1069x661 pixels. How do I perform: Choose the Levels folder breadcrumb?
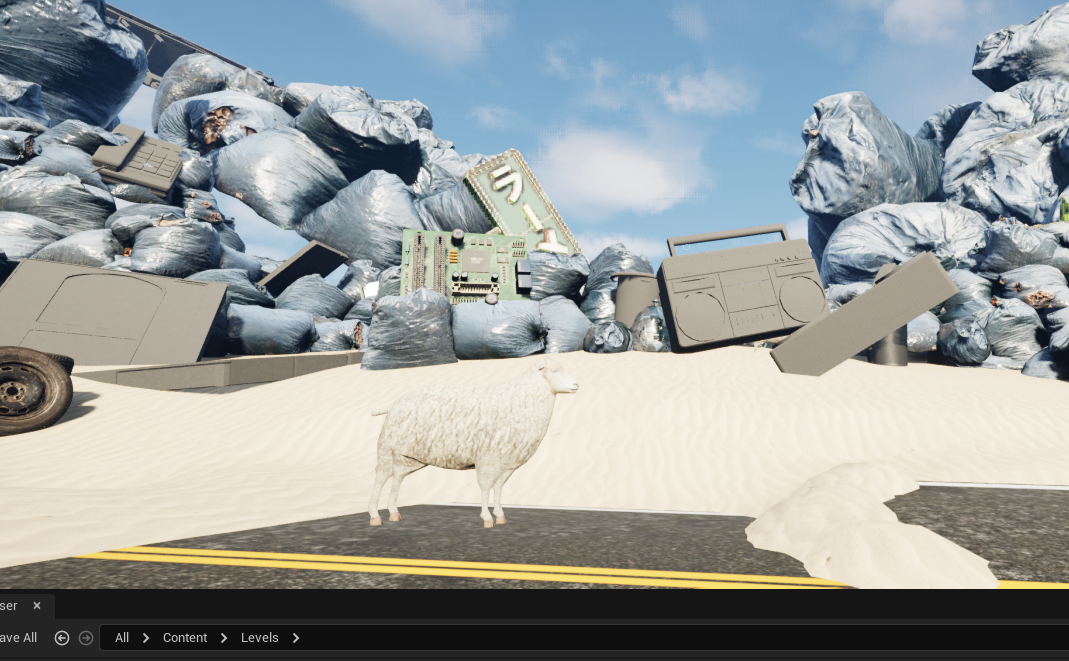[260, 638]
